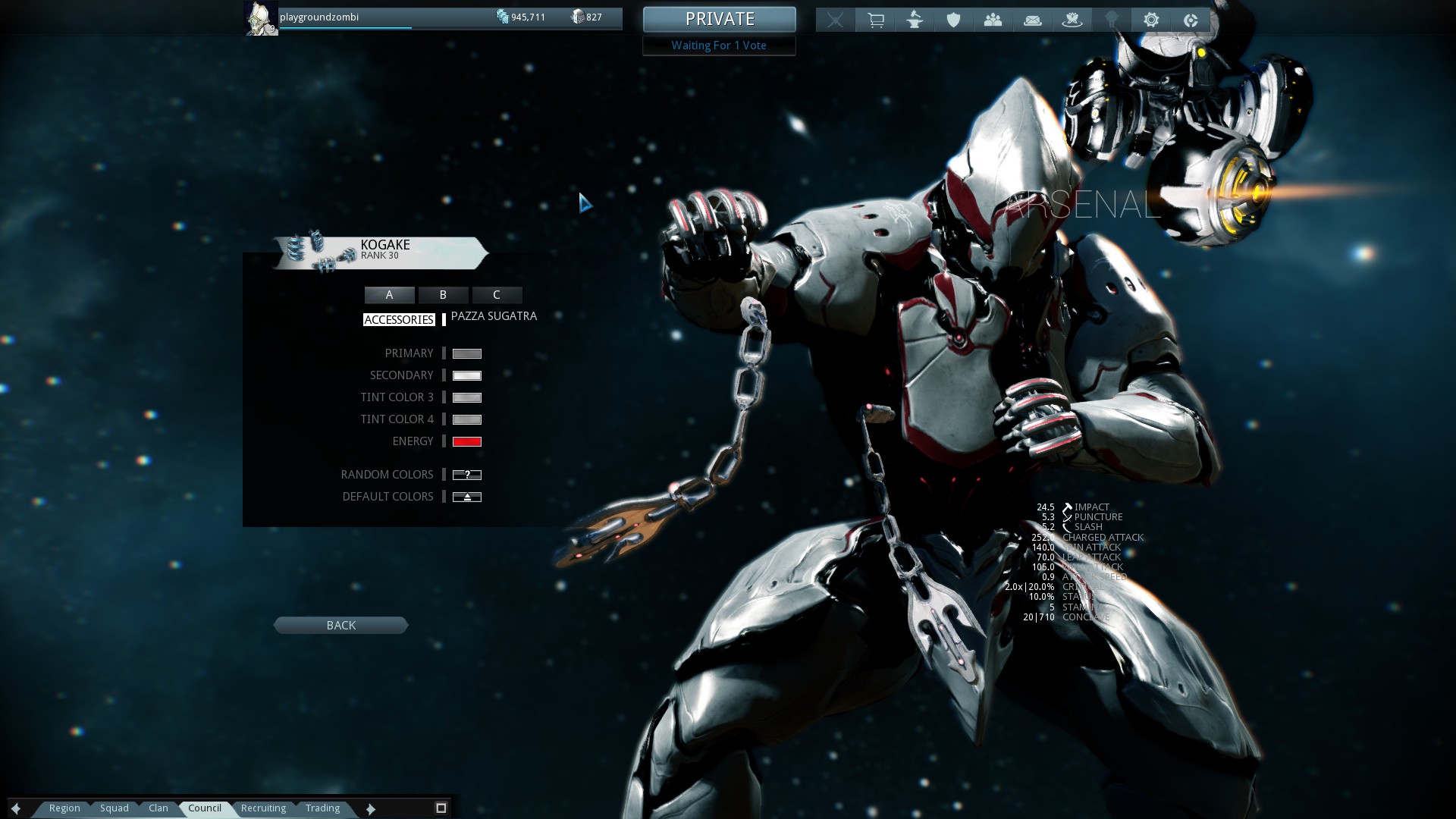This screenshot has width=1456, height=819.
Task: Expand the chat window with square button
Action: point(441,808)
